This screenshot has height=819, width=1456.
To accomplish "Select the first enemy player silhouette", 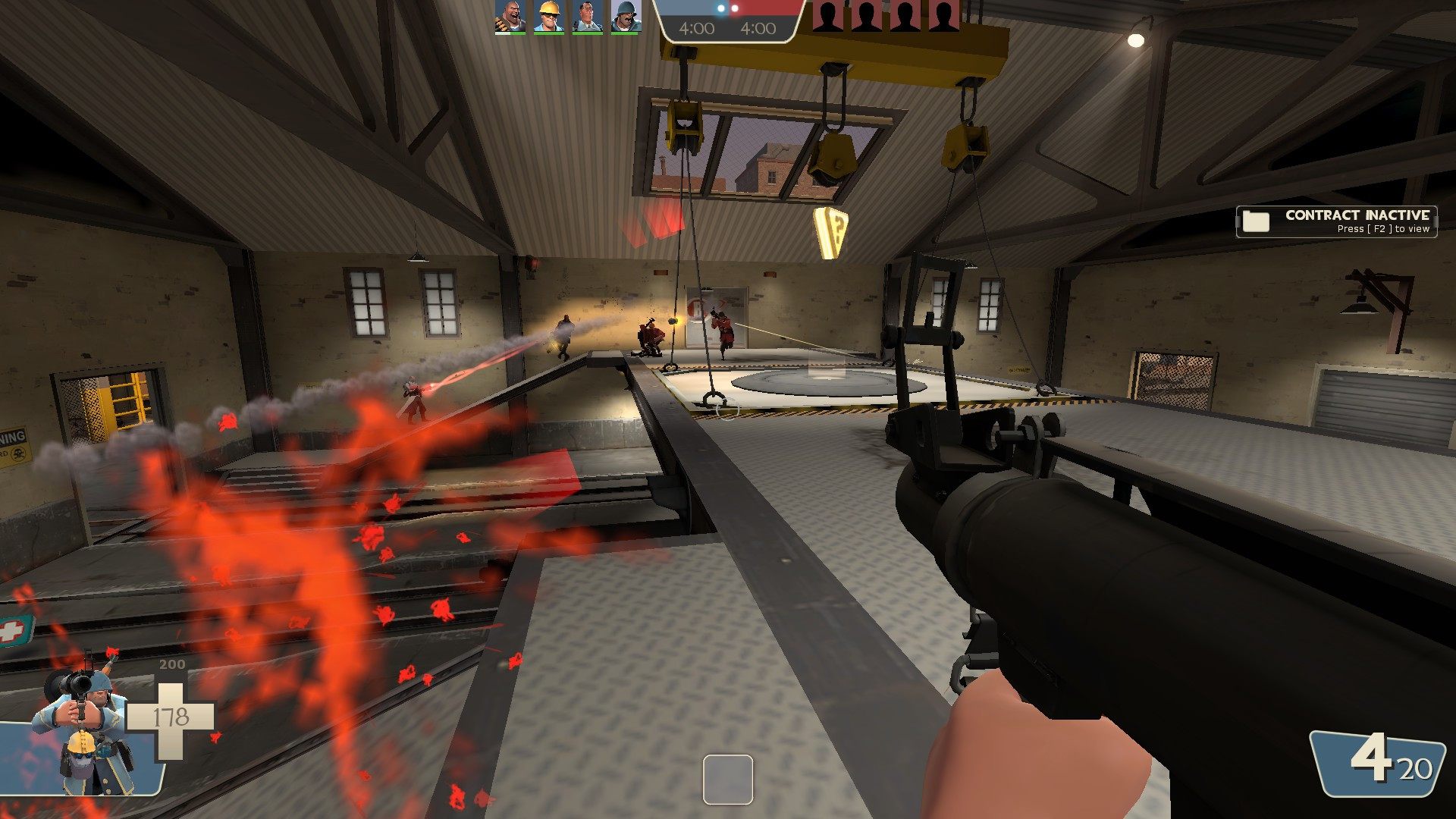I will [827, 17].
